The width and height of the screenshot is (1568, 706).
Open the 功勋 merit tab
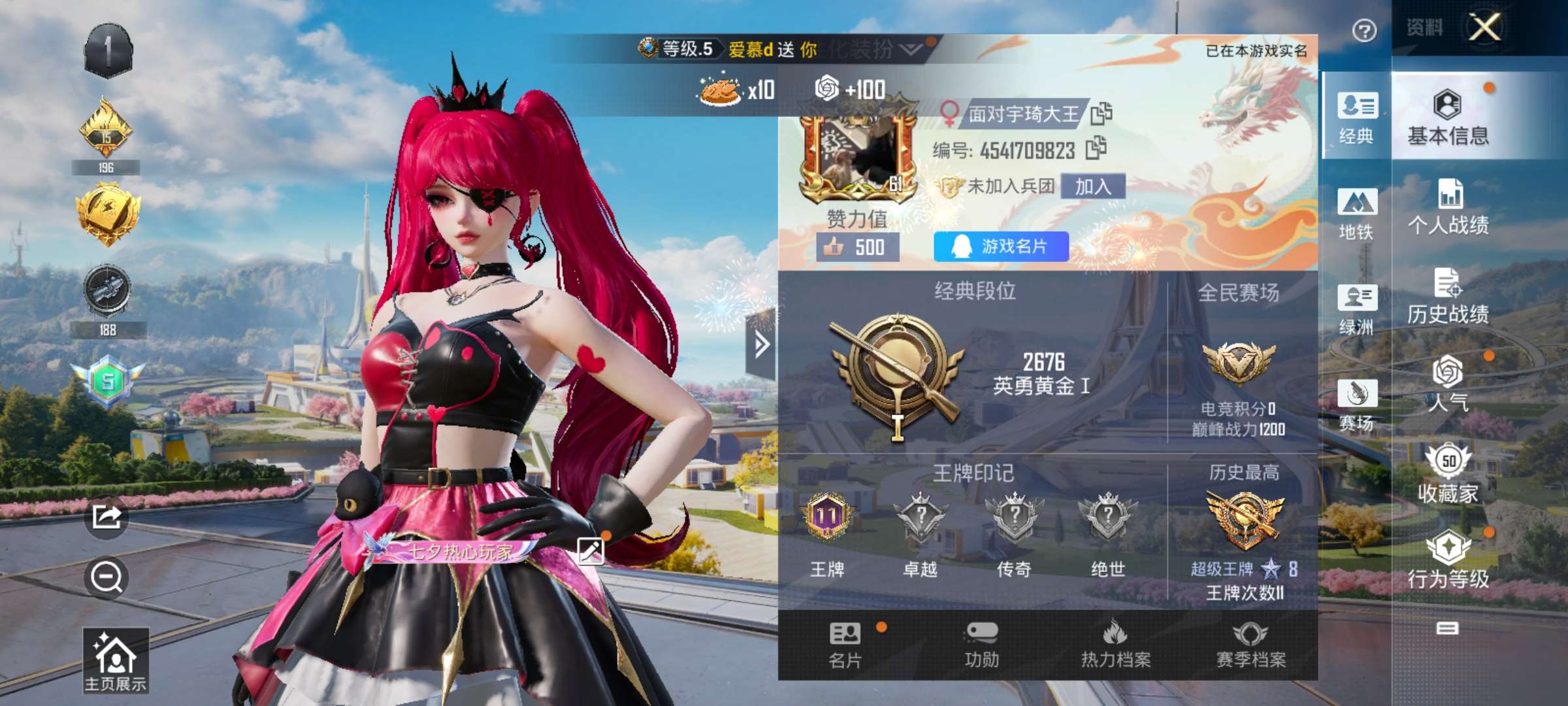(981, 645)
